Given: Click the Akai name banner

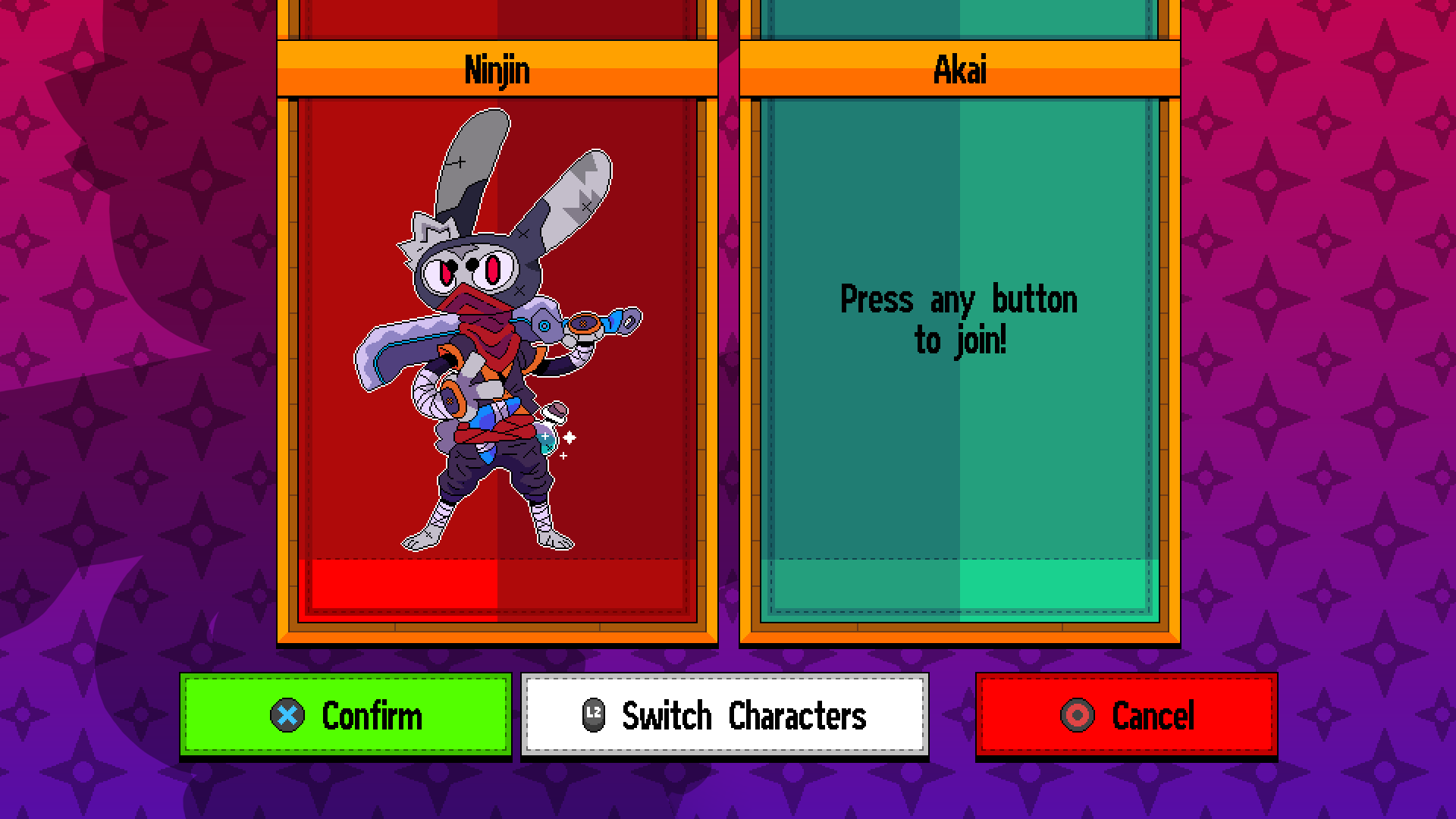Looking at the screenshot, I should tap(959, 71).
